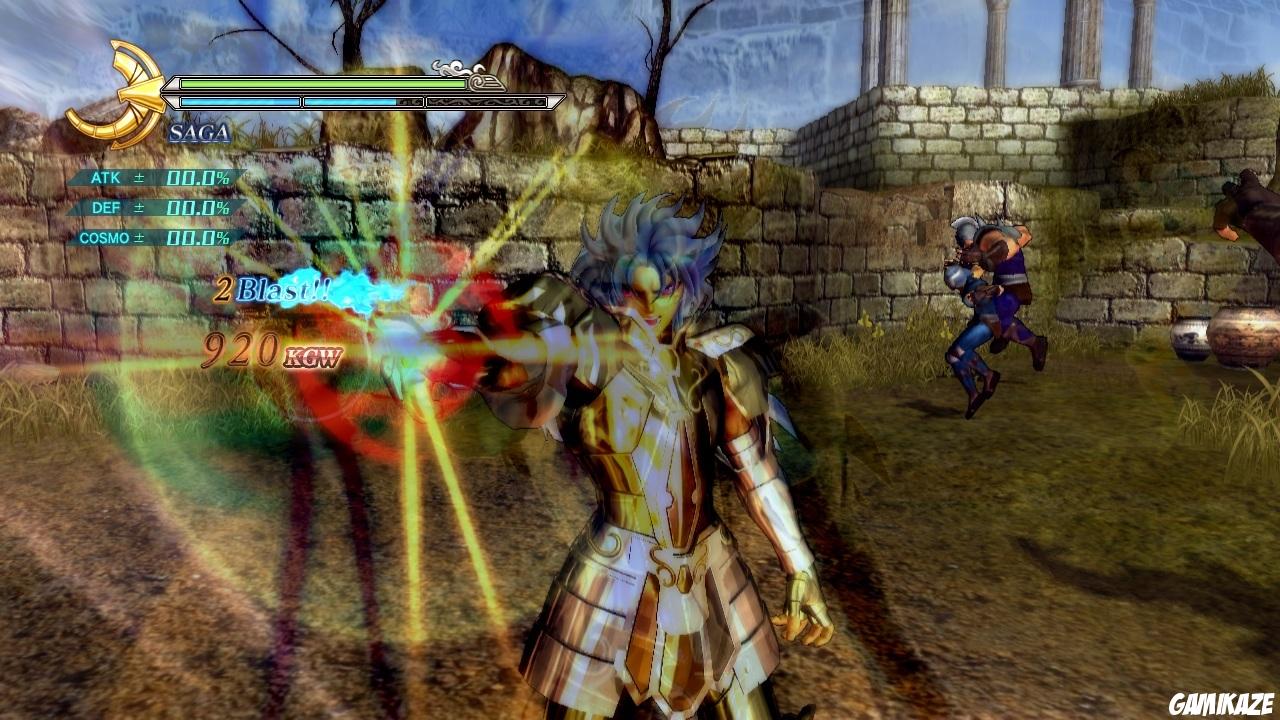
Task: Click the ATK stat label badge
Action: [107, 176]
